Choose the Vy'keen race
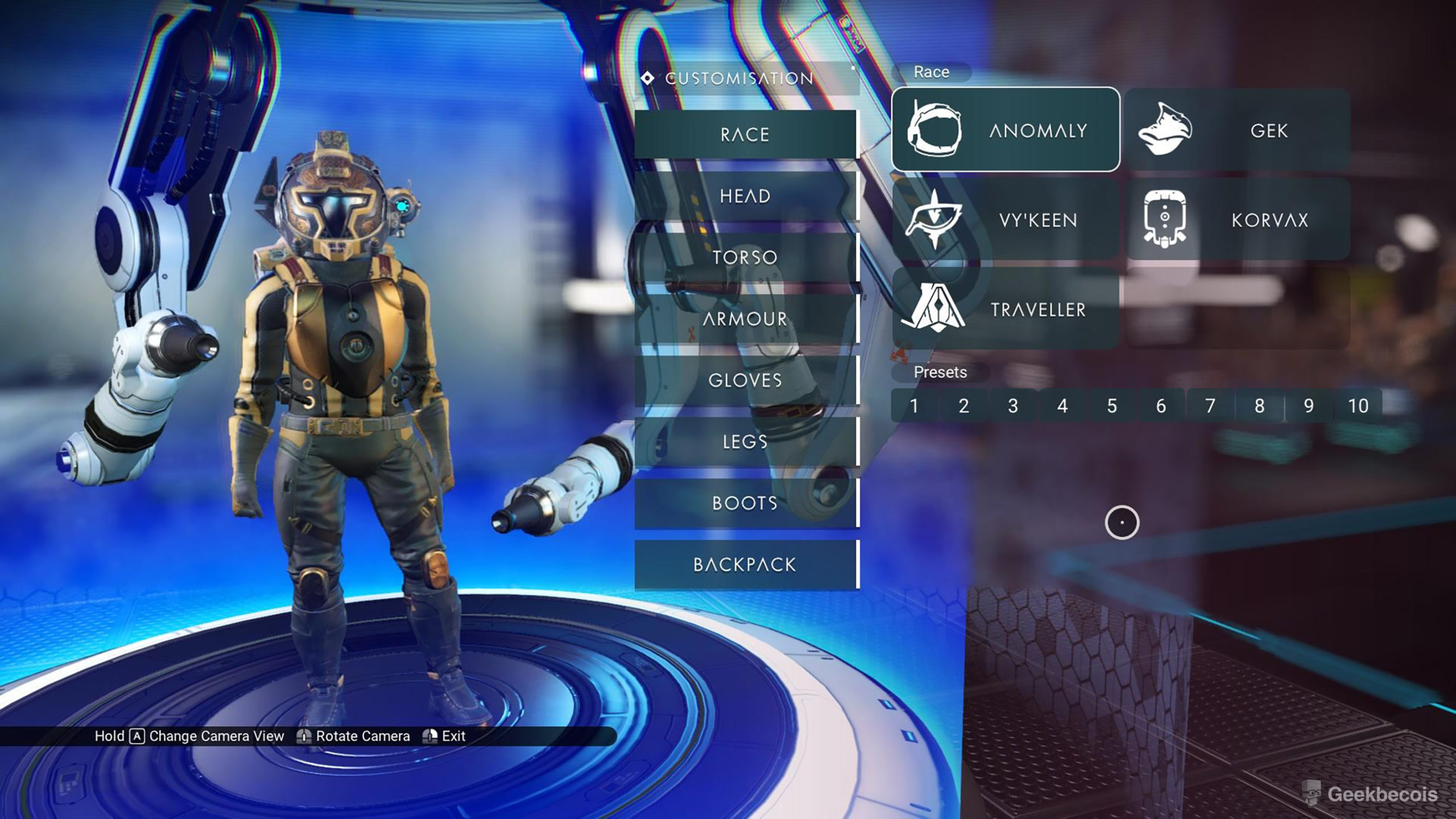This screenshot has height=819, width=1456. 1006,220
